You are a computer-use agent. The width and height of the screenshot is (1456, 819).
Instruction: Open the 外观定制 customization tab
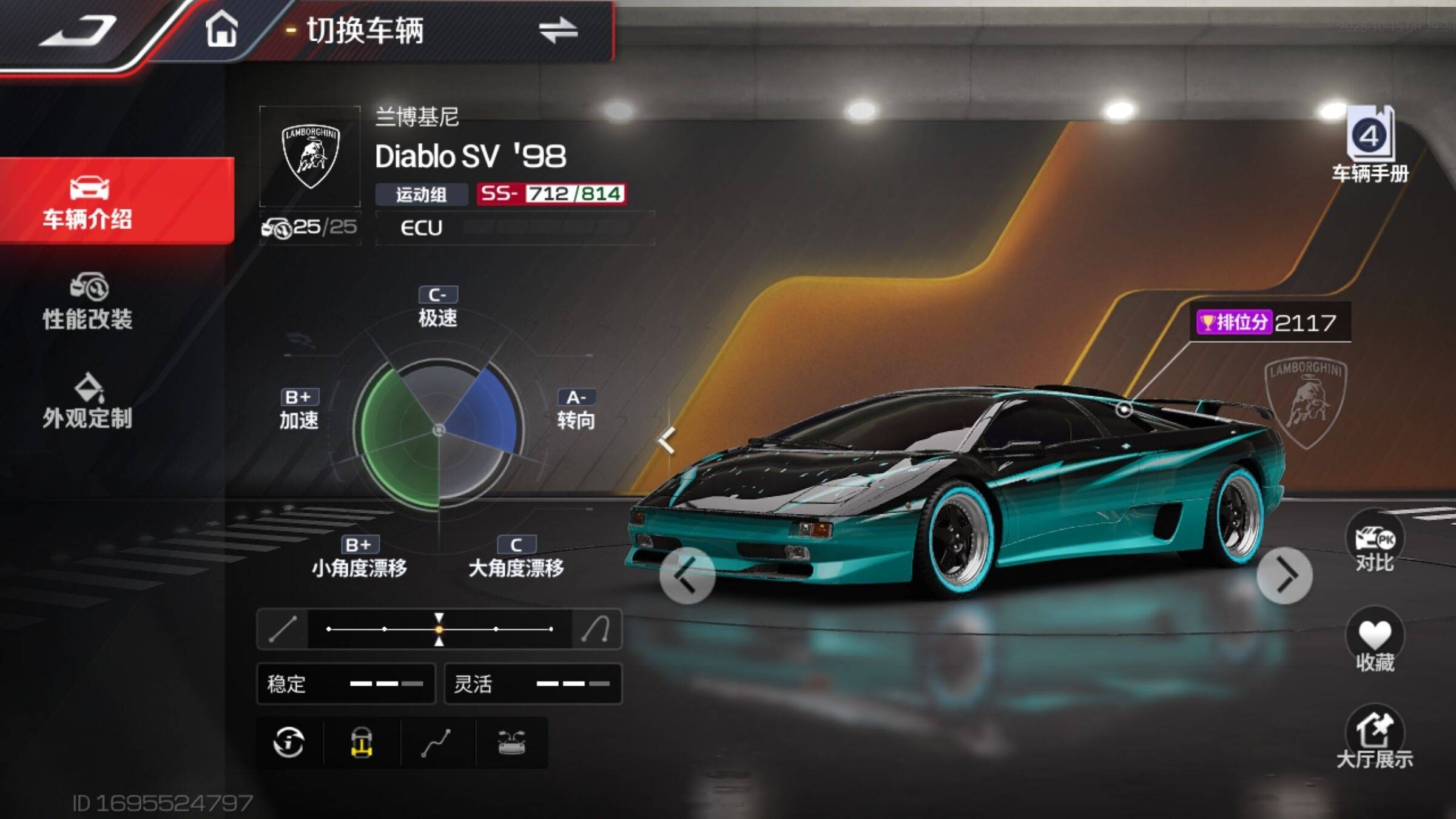click(88, 402)
